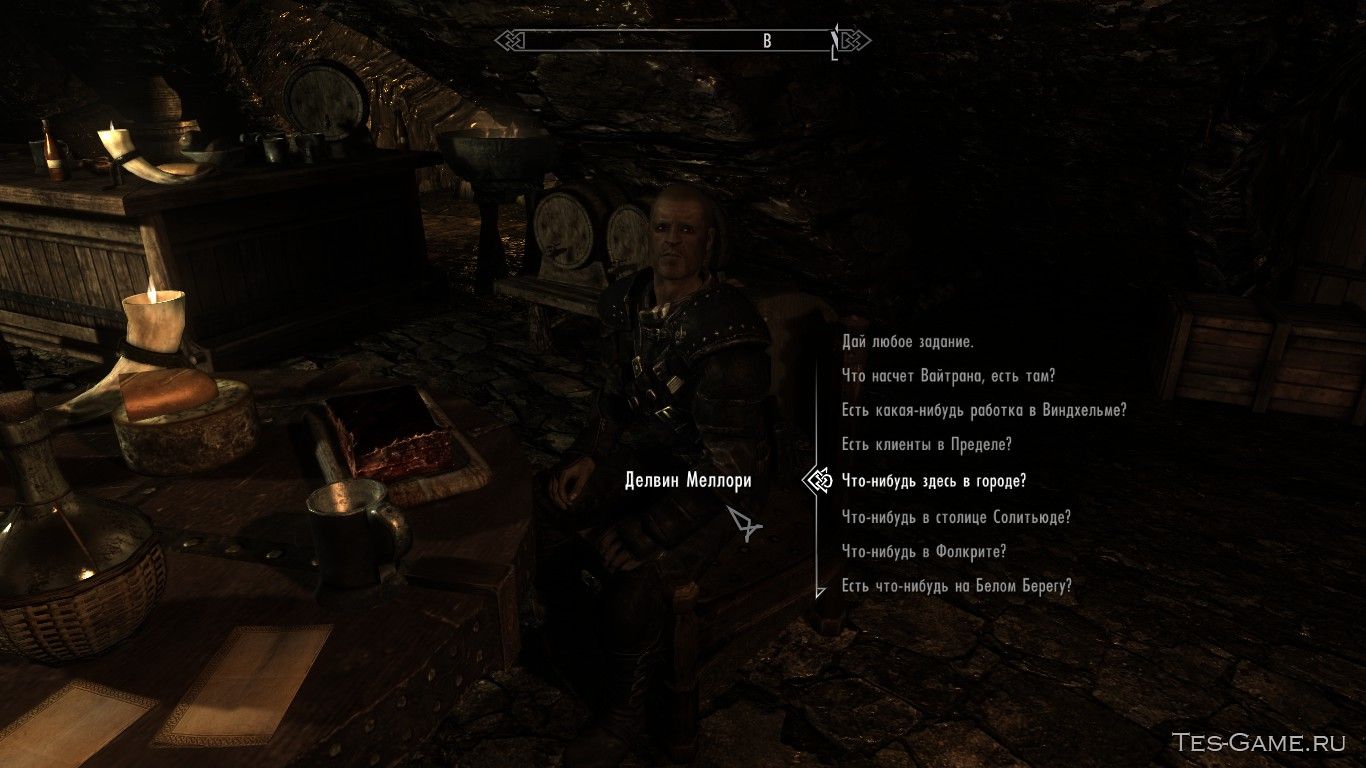Click the 'B' direction marker on the compass
1366x768 pixels.
767,41
